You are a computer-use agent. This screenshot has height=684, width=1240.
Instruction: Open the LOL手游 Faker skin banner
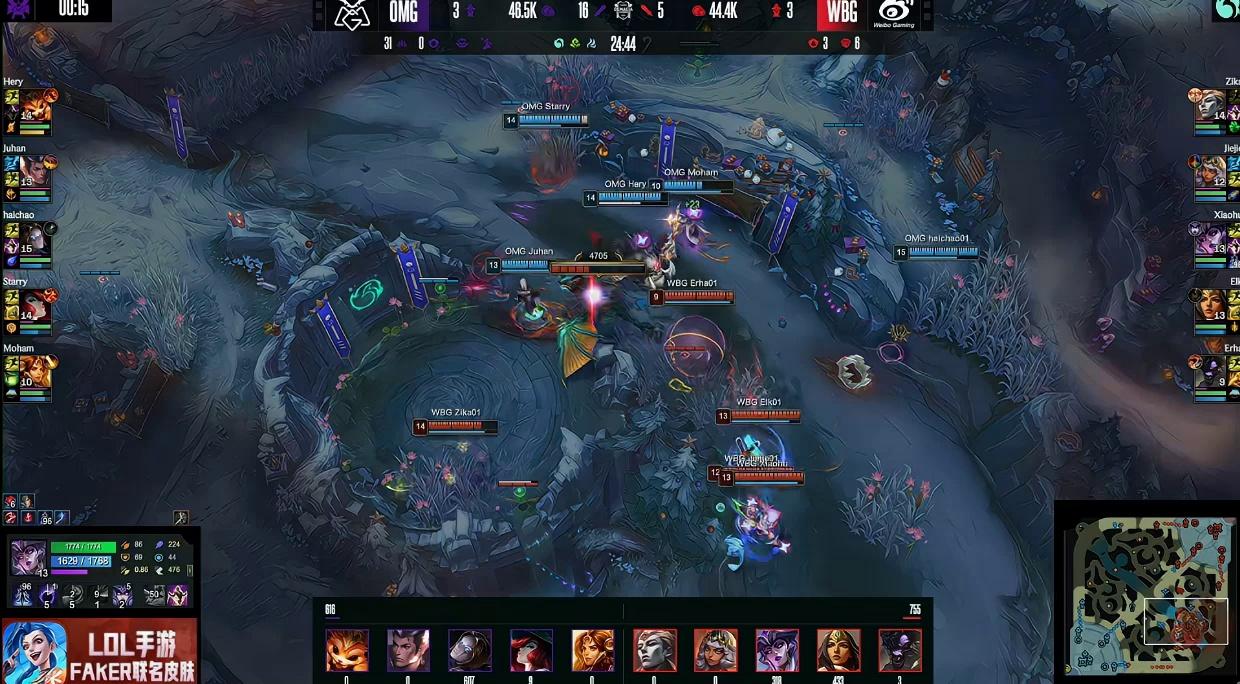99,651
